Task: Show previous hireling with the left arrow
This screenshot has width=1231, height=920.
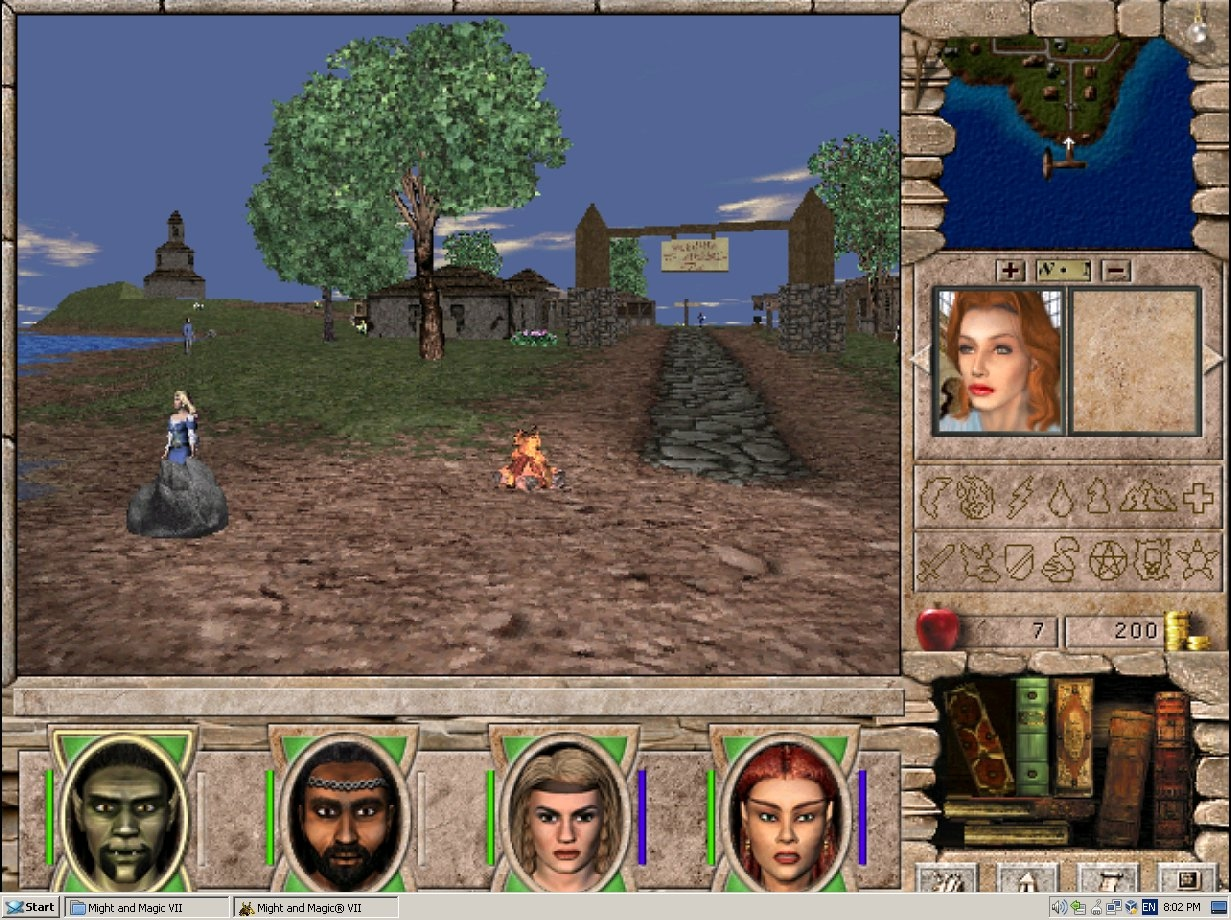Action: click(920, 357)
